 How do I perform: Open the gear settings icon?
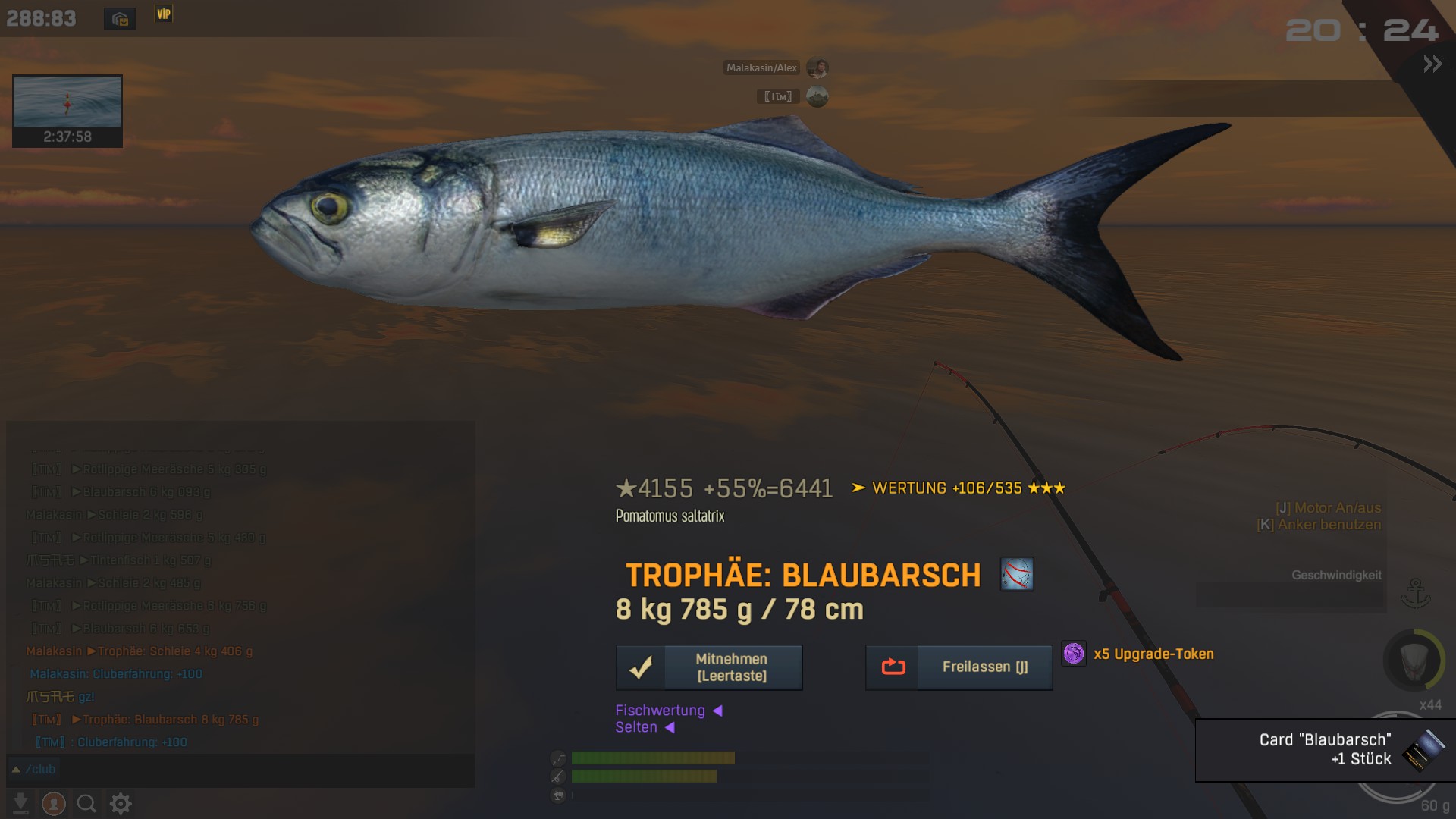click(121, 803)
